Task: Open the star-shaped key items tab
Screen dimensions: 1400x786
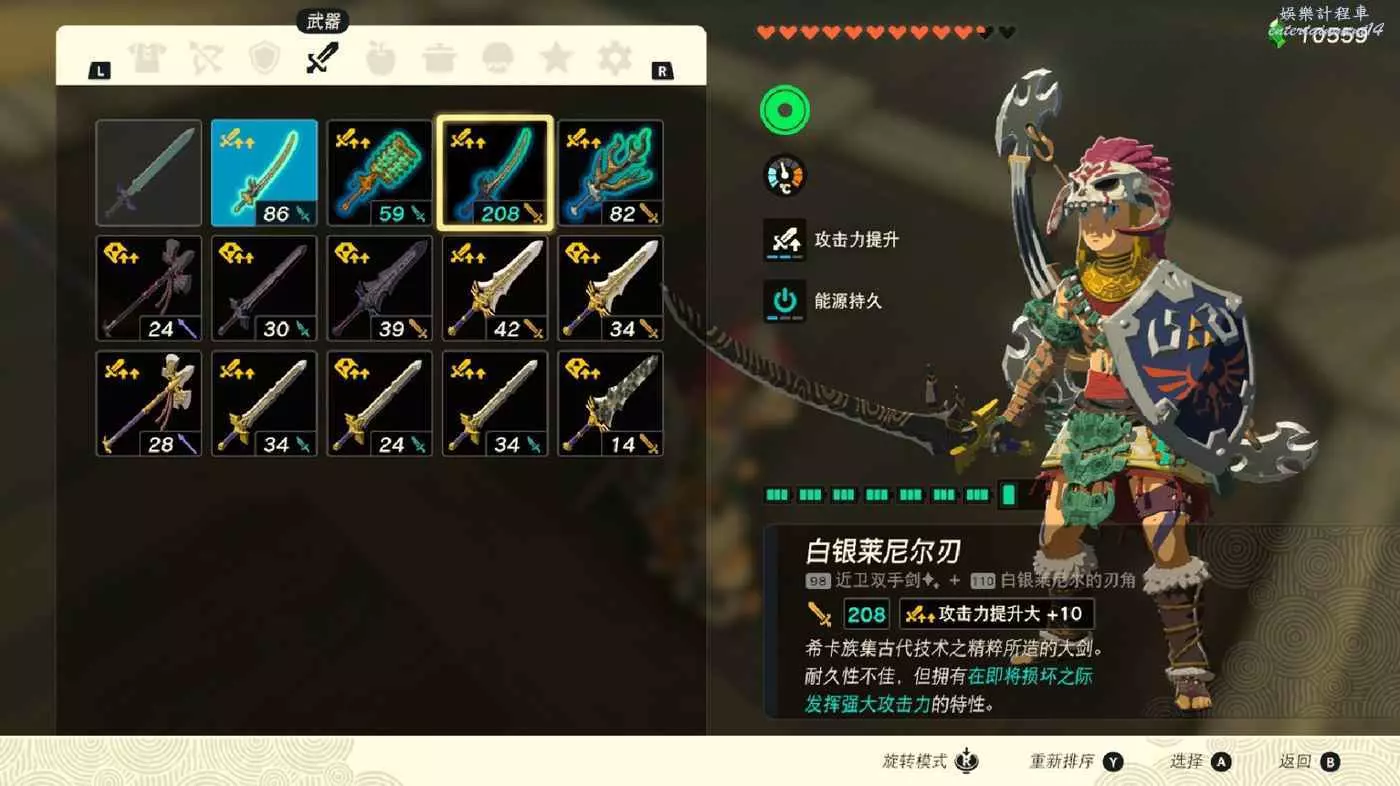Action: tap(556, 59)
